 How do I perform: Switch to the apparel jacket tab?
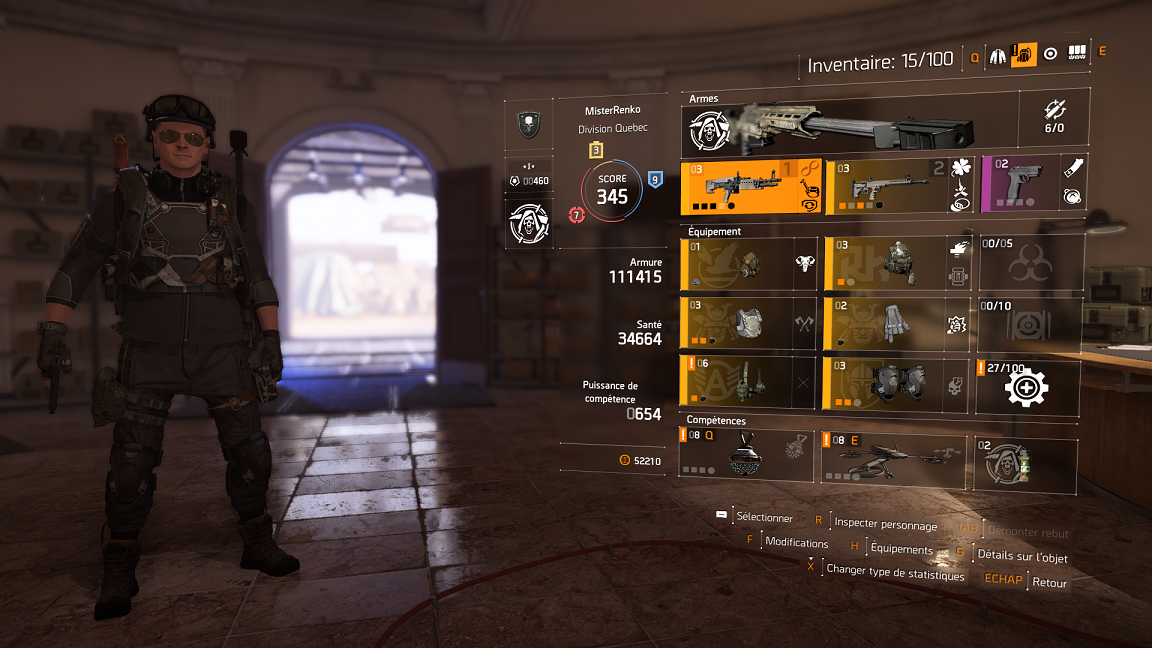pyautogui.click(x=998, y=56)
